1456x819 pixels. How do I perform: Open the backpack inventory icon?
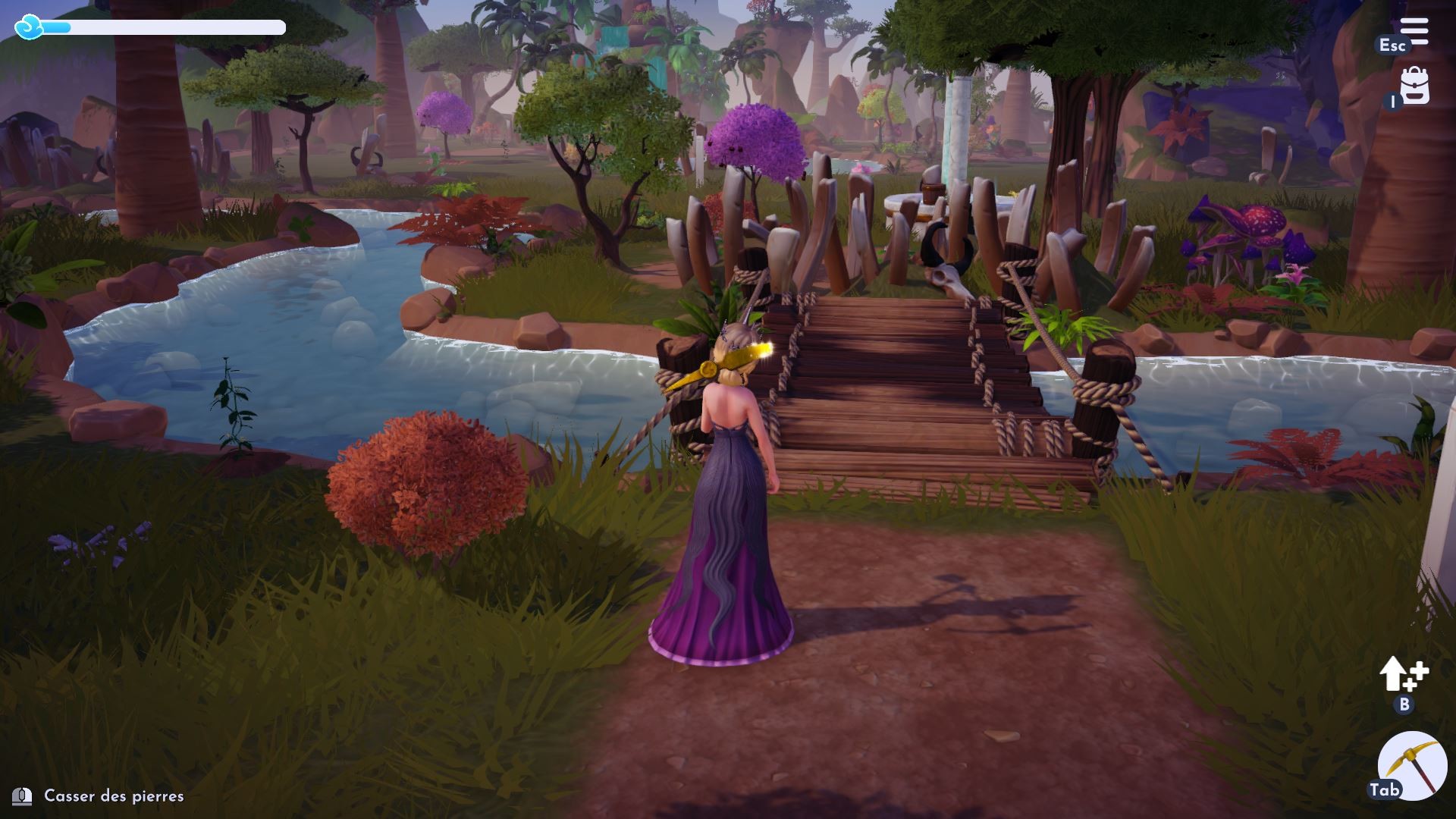point(1415,87)
